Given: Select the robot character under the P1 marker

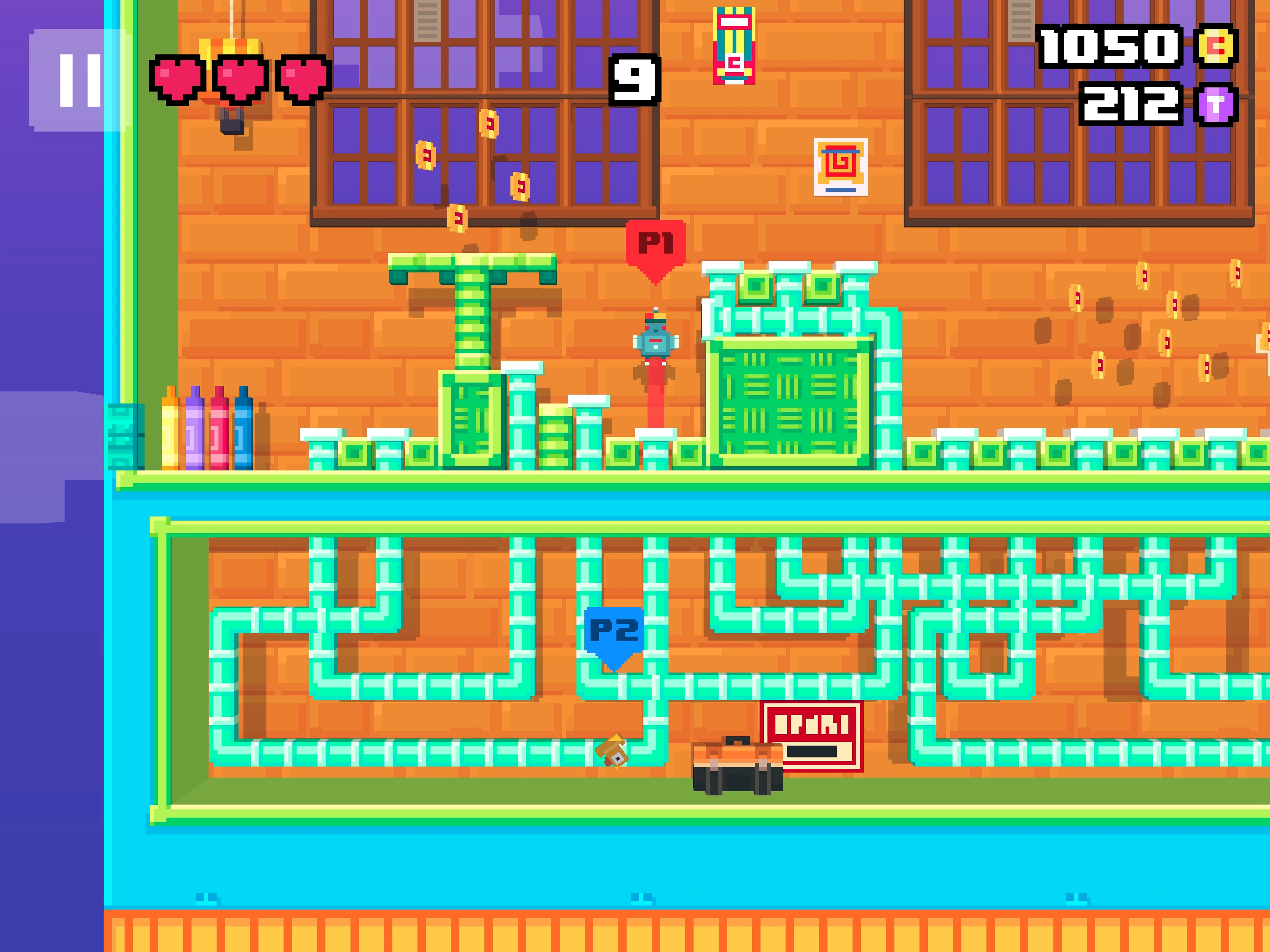Looking at the screenshot, I should pyautogui.click(x=655, y=342).
